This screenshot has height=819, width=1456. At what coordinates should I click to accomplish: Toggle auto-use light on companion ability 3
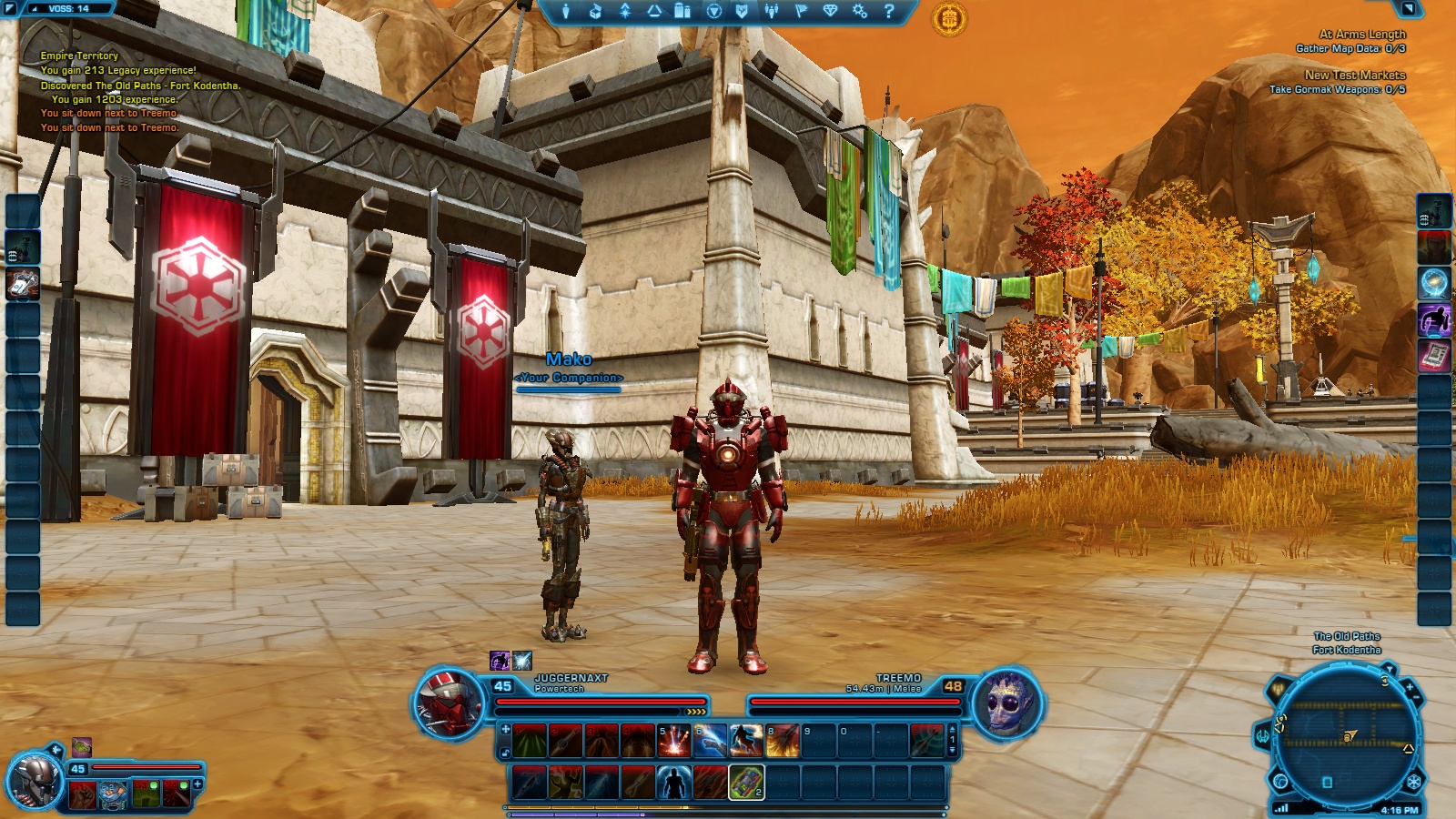pos(154,785)
